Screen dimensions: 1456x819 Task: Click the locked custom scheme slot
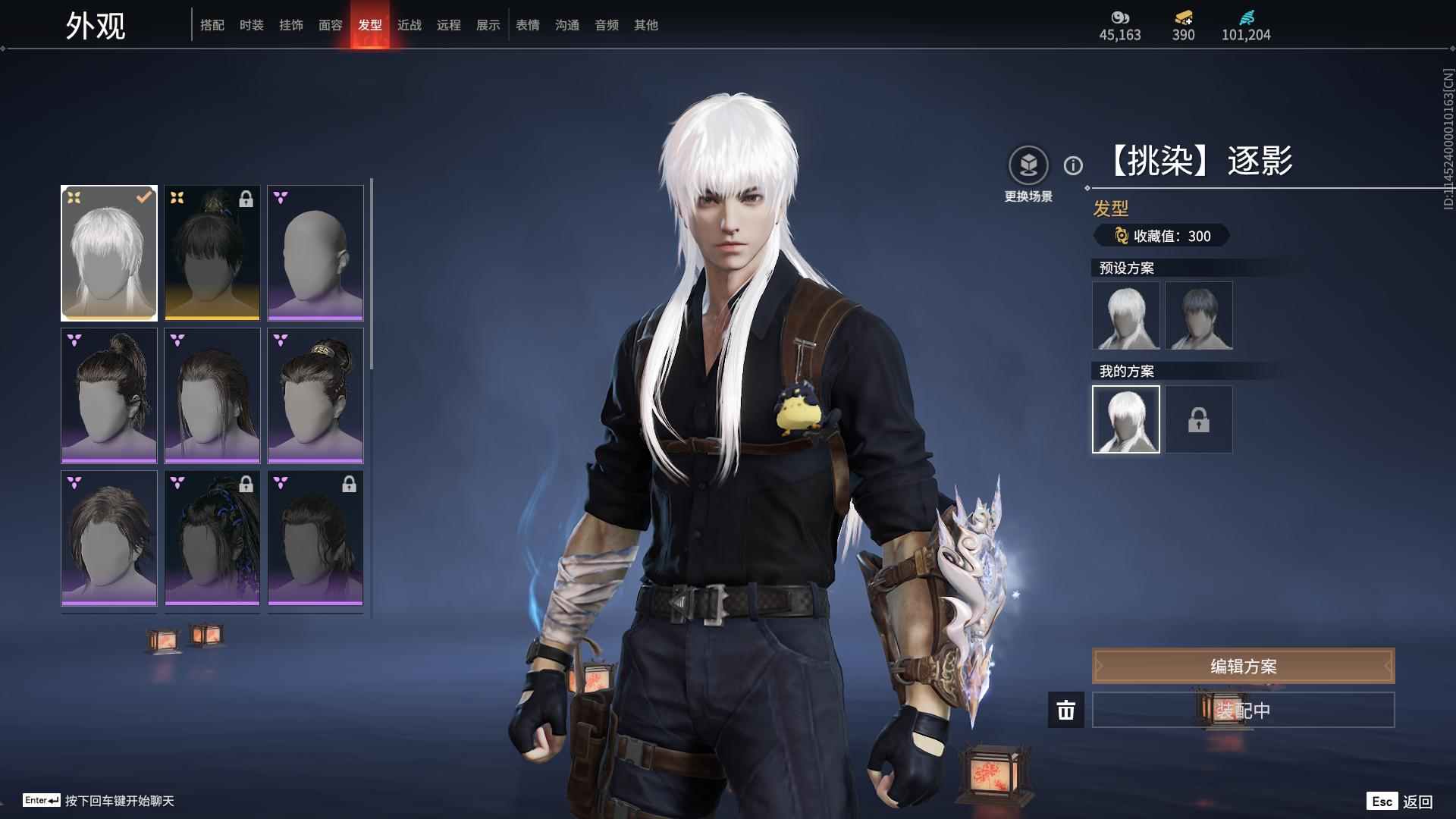tap(1198, 419)
